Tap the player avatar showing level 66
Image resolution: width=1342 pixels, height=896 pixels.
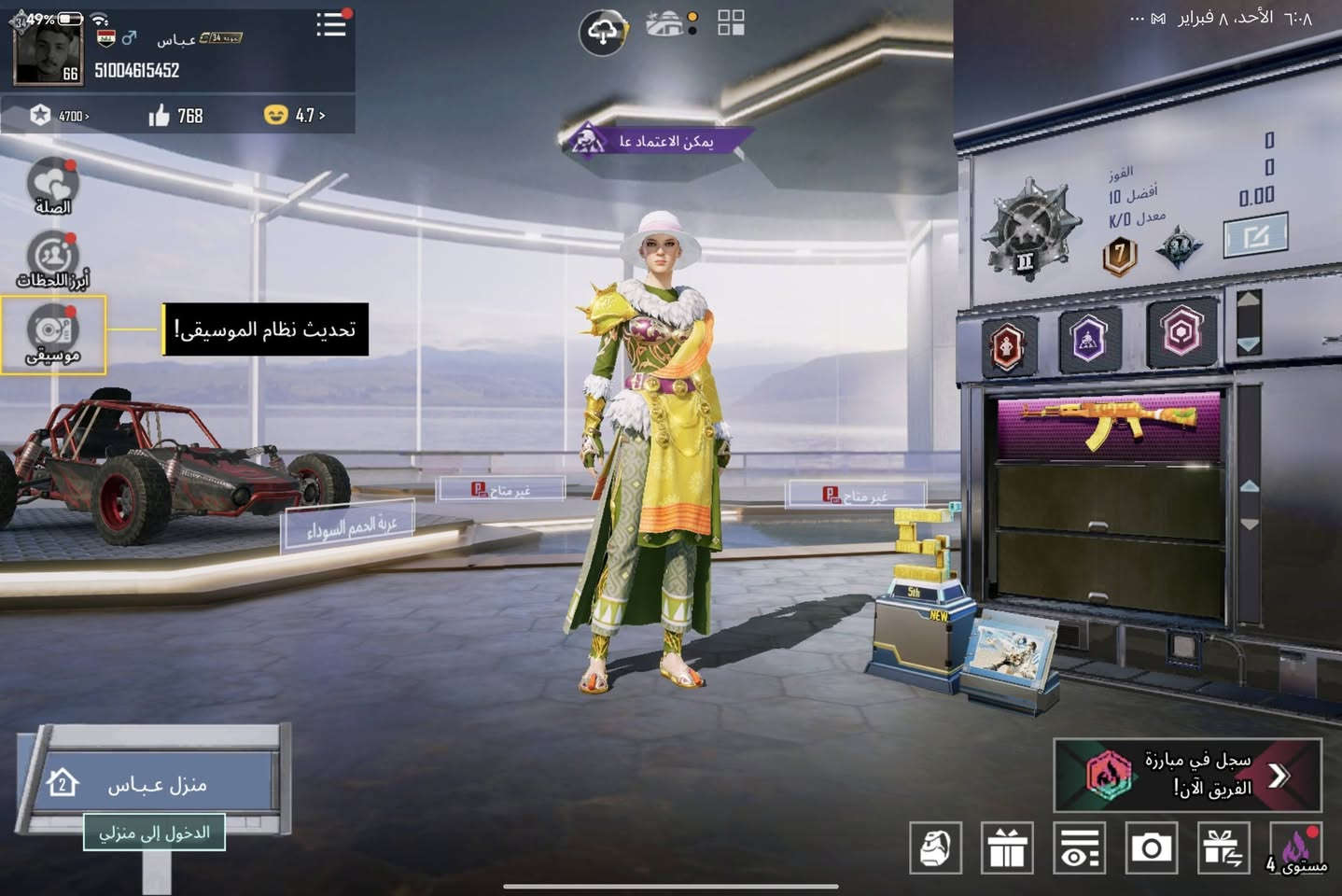point(45,45)
